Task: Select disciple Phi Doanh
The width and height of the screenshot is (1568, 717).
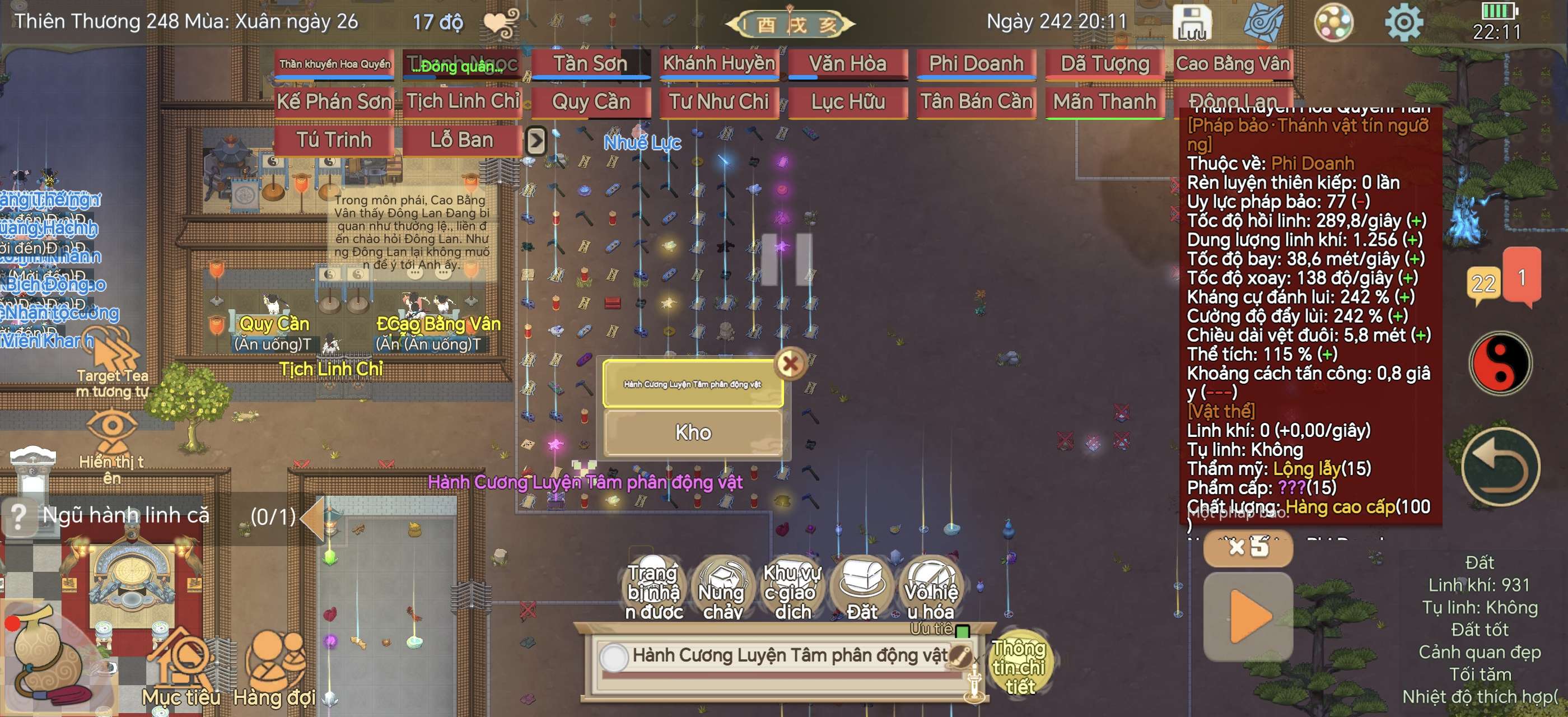Action: [x=976, y=64]
